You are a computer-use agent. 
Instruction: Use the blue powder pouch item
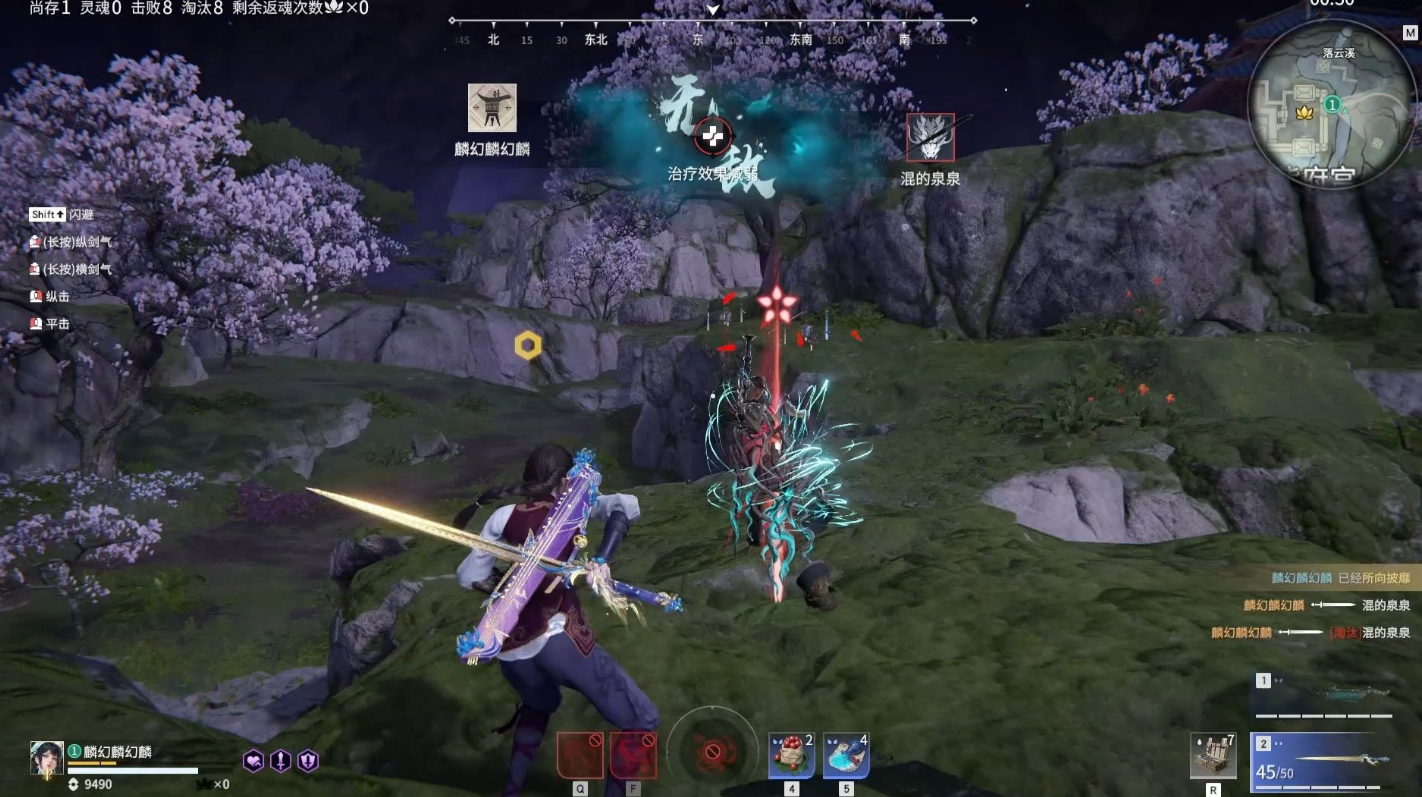[x=846, y=755]
